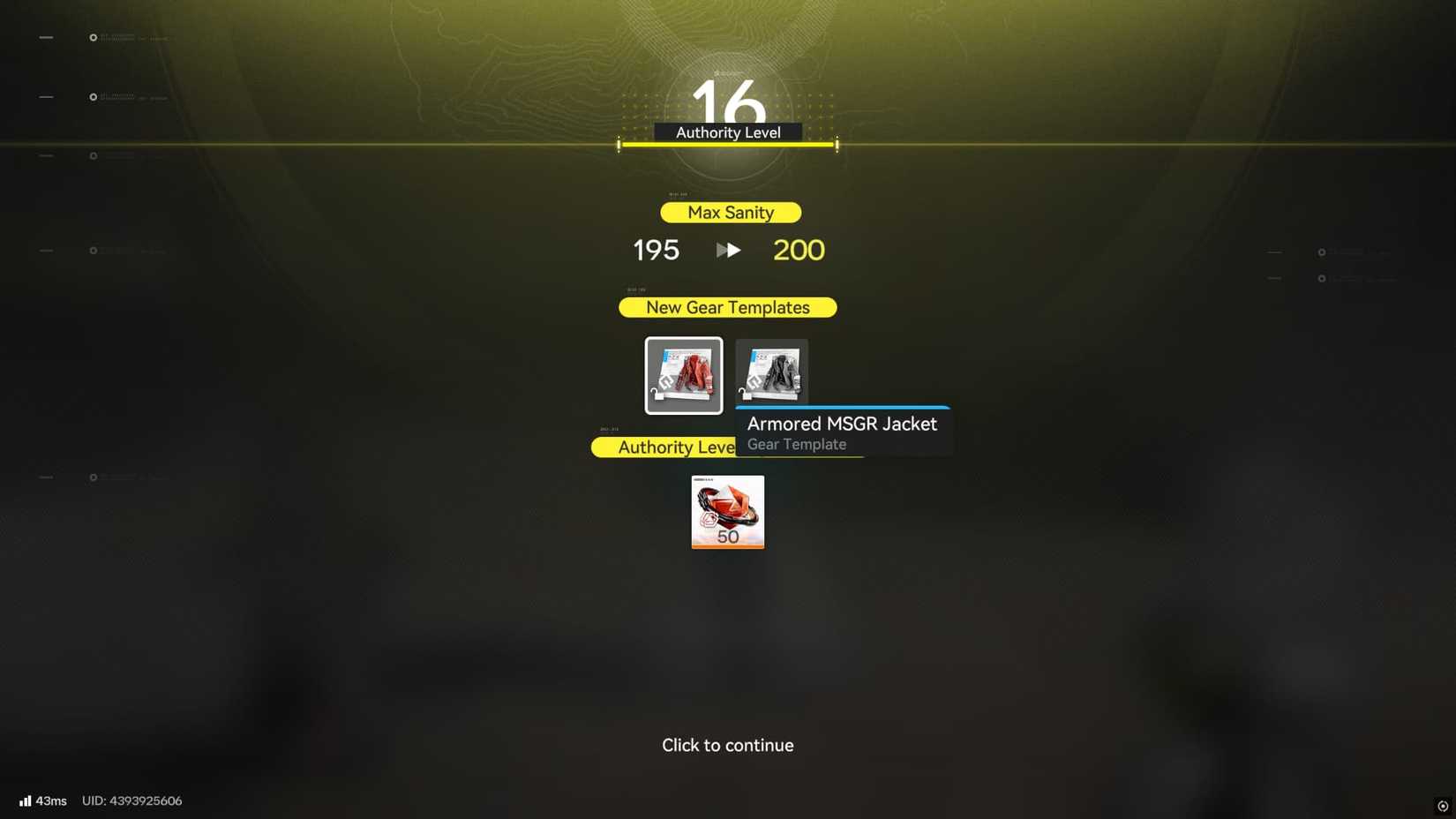Click the network signal strength icon
The width and height of the screenshot is (1456, 819).
click(25, 800)
